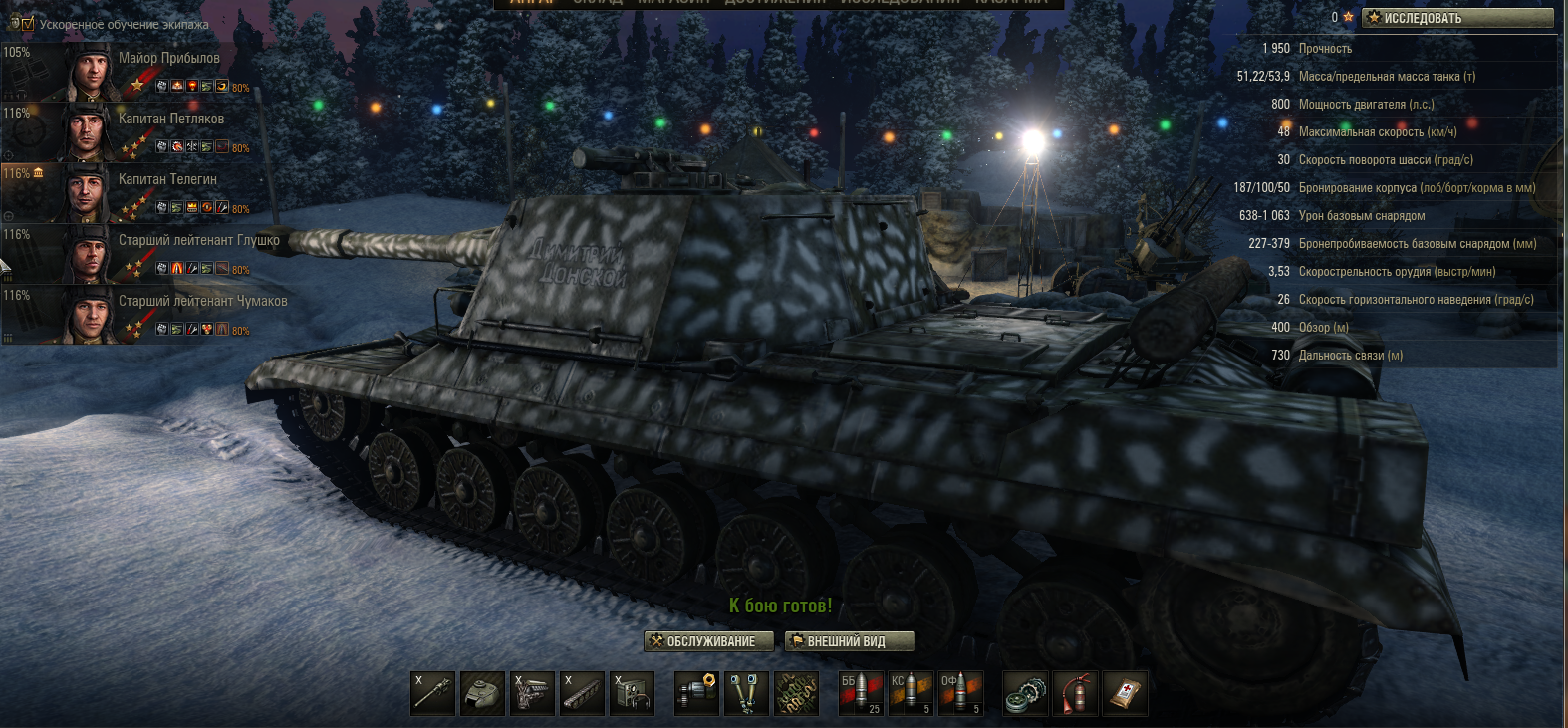Select the first aid kit consumable
Screen dimensions: 1568x728
point(1125,693)
